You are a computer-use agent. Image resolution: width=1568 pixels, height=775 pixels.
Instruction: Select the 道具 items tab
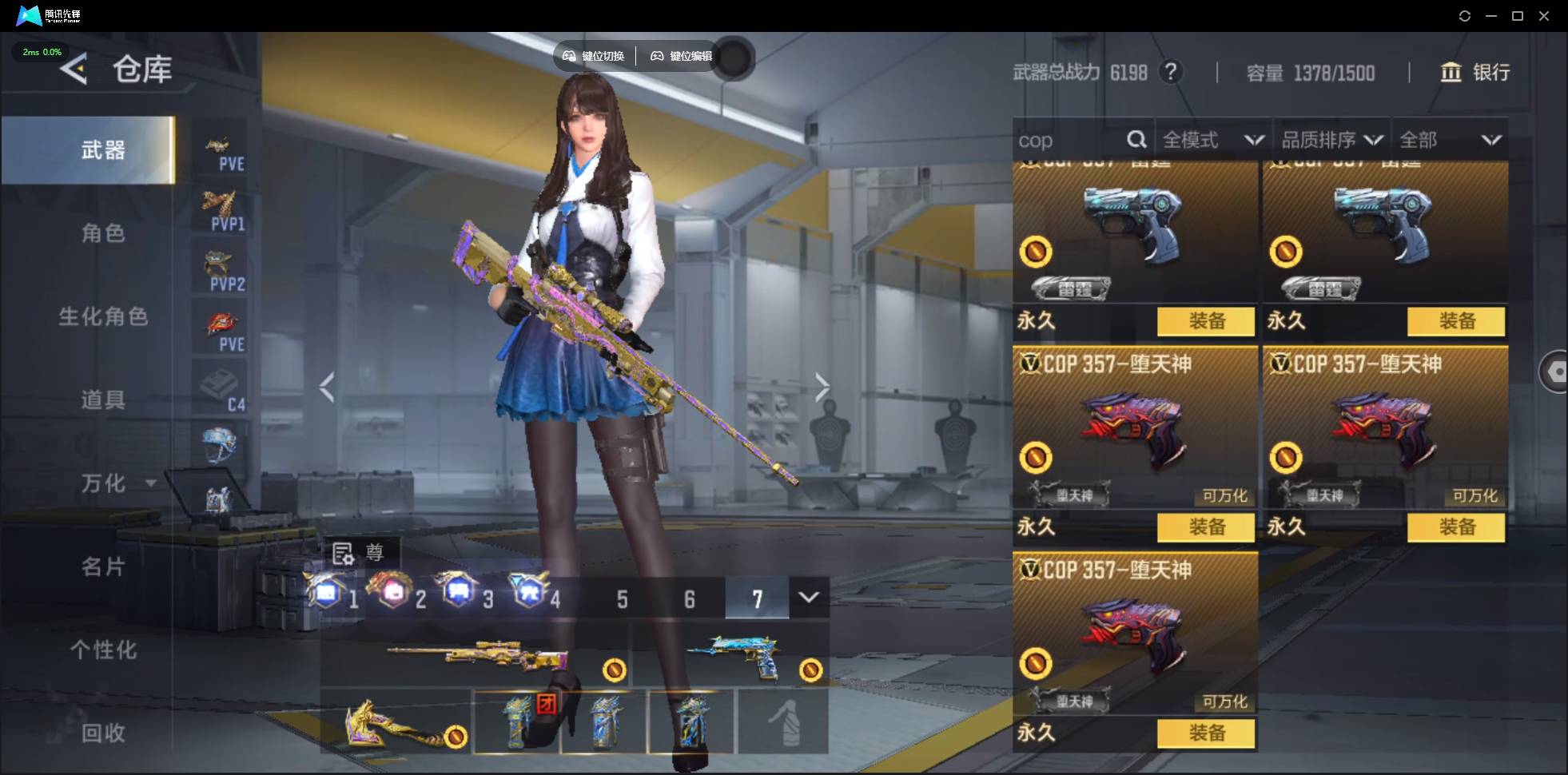[x=103, y=399]
